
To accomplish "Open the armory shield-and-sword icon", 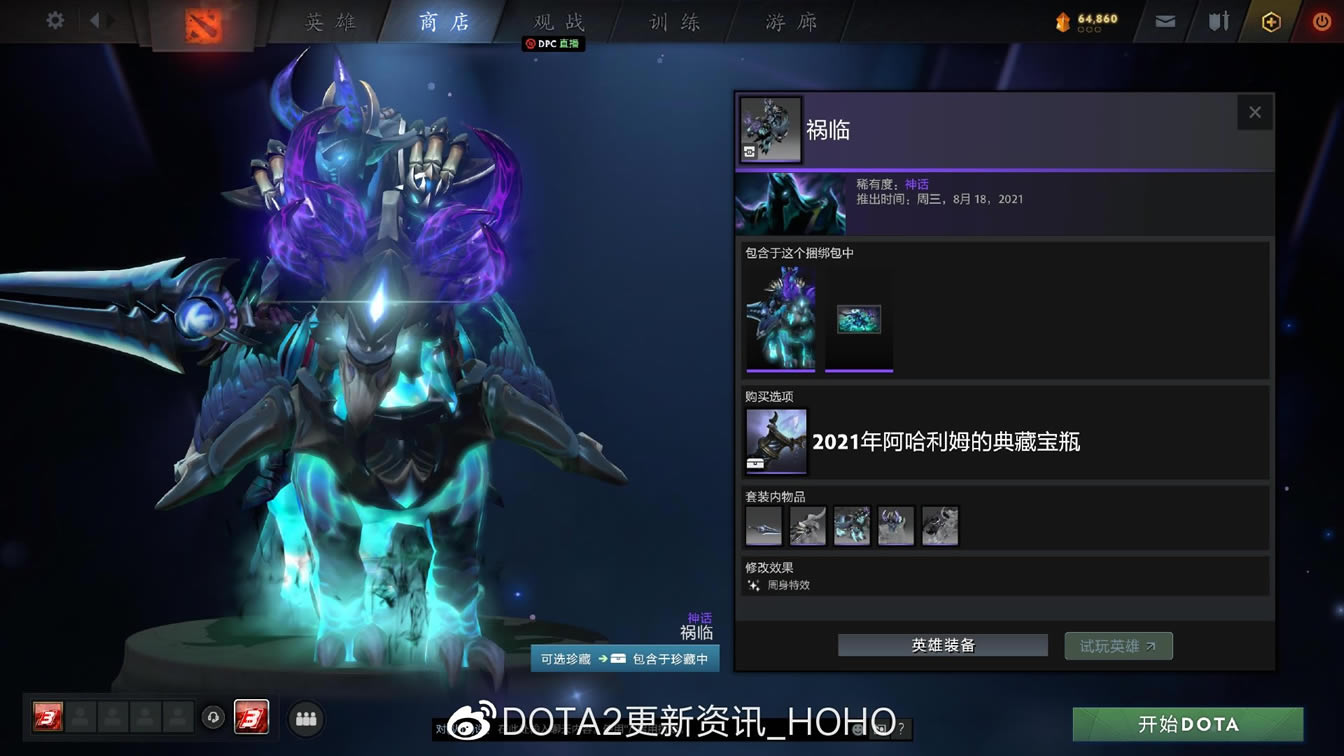I will (x=1218, y=20).
